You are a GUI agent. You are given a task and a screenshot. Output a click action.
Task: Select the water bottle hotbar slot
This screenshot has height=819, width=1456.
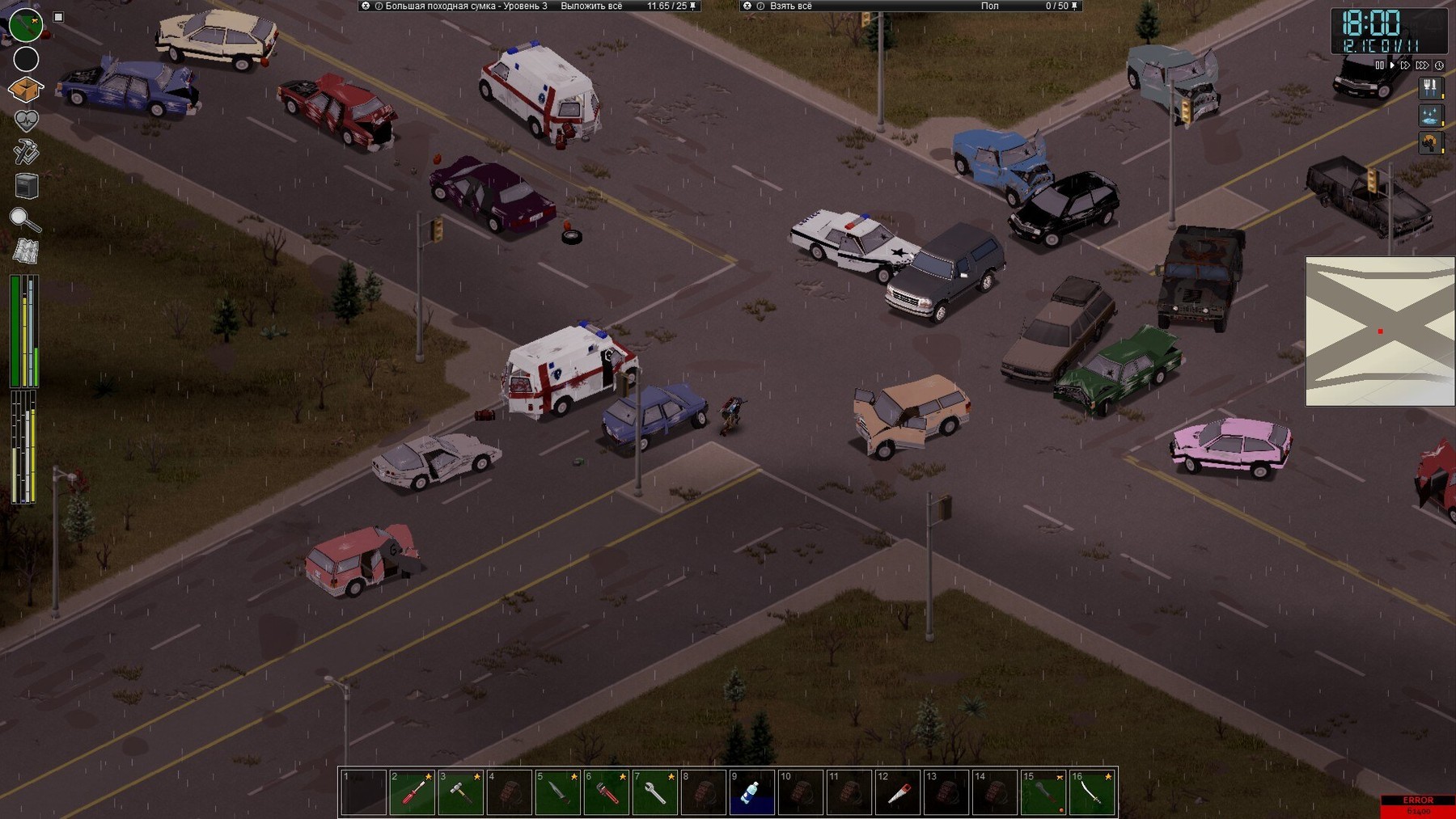(x=751, y=792)
